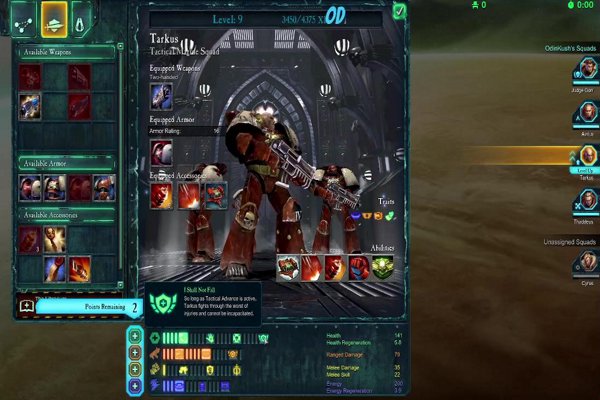Confirm with the green checkmark button

[399, 11]
